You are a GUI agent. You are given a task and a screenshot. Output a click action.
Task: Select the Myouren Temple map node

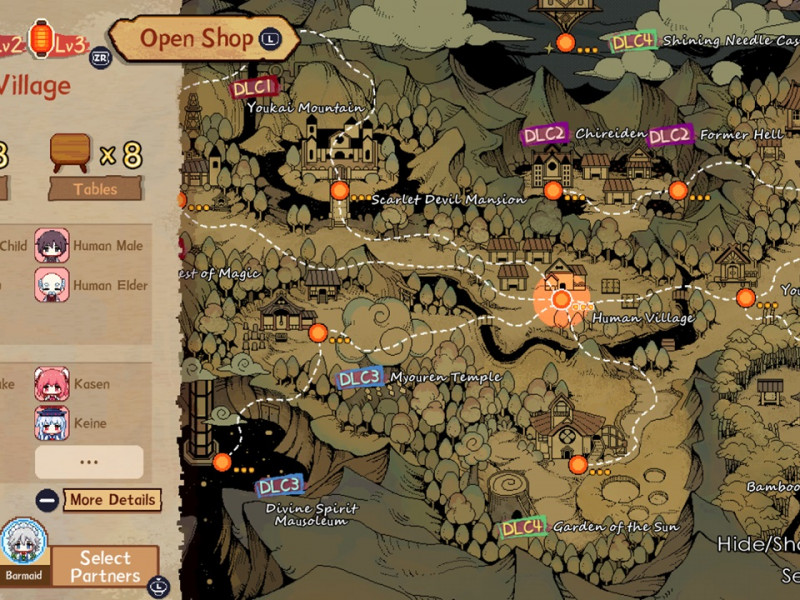point(318,333)
